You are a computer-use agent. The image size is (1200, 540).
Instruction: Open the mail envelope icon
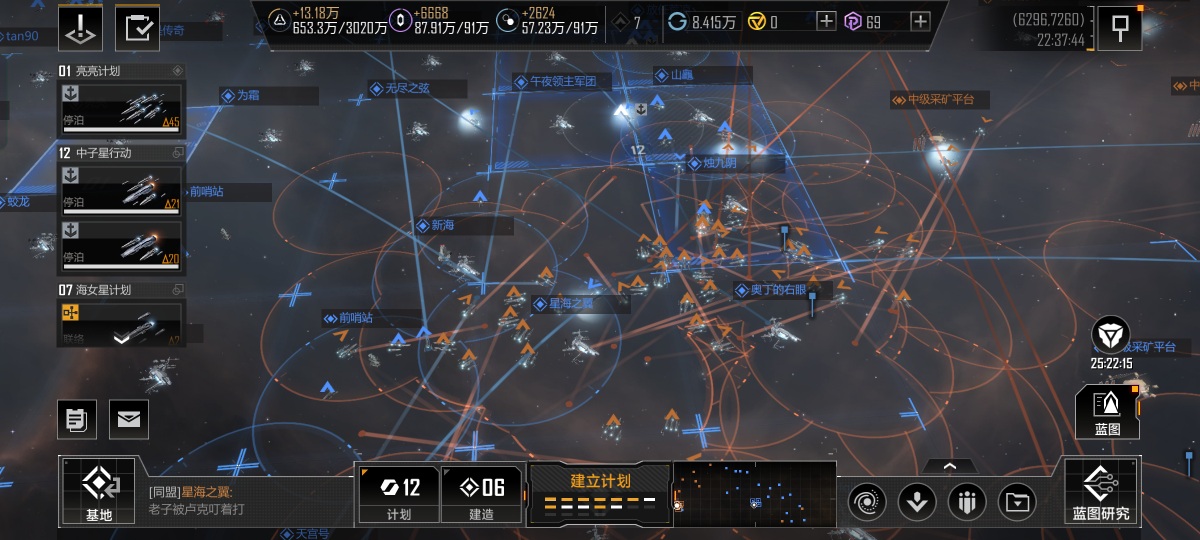pyautogui.click(x=128, y=419)
